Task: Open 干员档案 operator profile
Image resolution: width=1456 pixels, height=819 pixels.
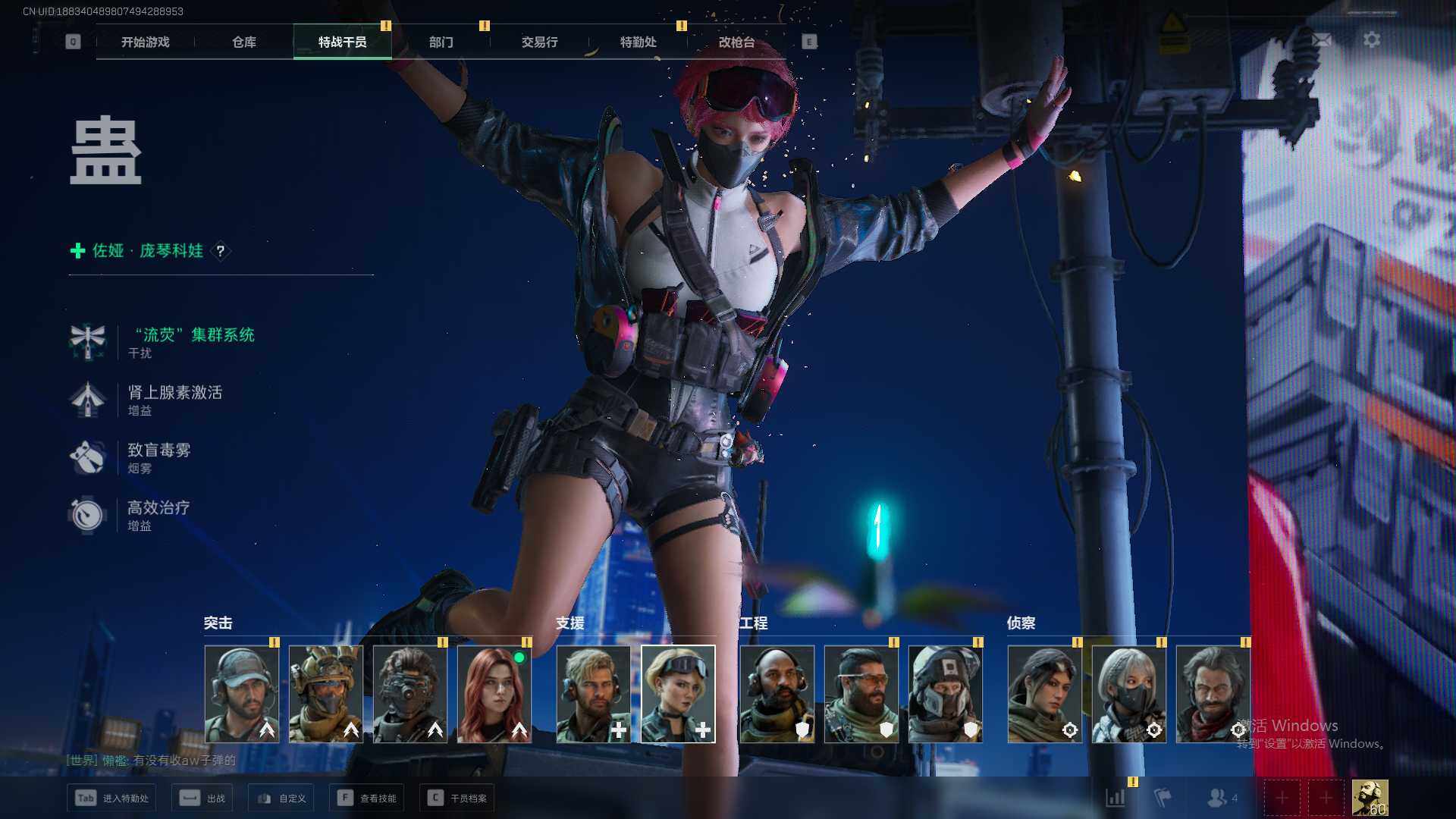Action: [457, 798]
